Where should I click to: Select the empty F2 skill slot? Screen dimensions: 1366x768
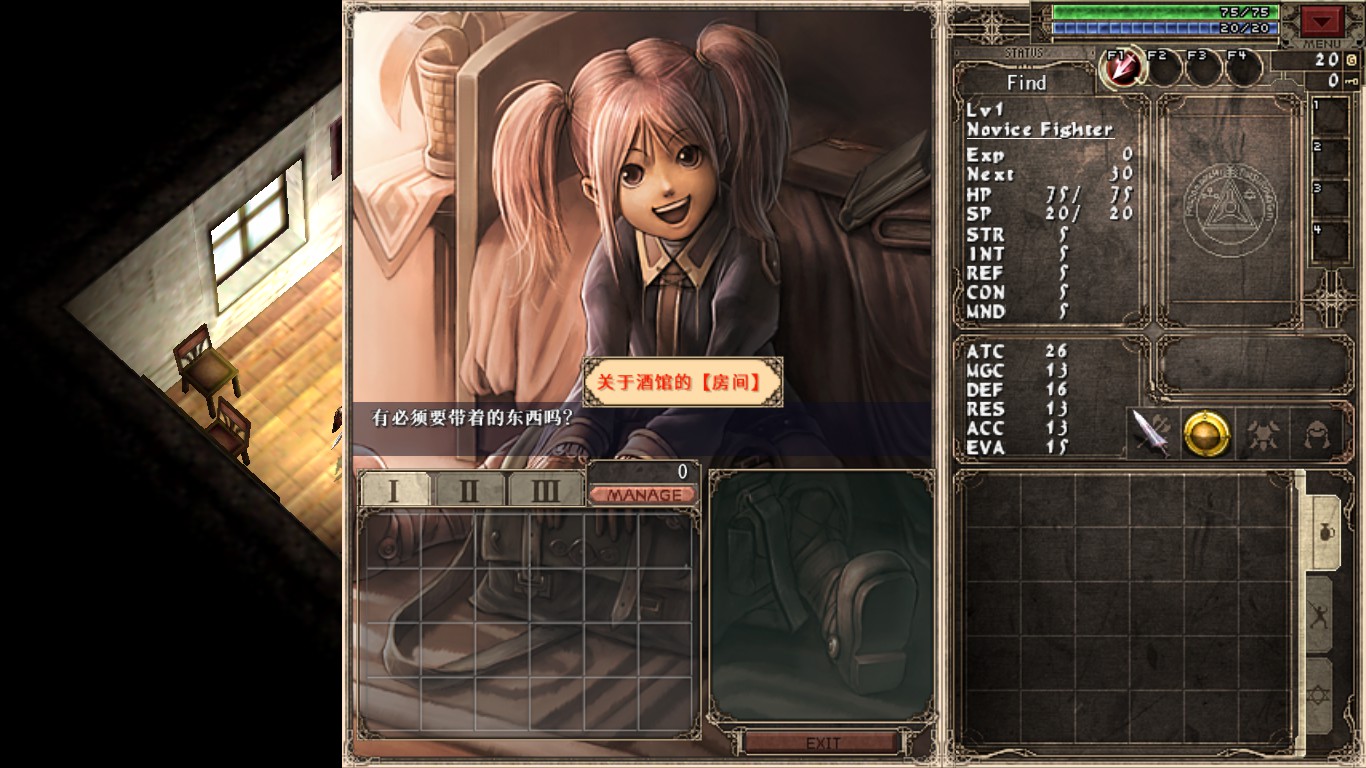(x=1162, y=68)
